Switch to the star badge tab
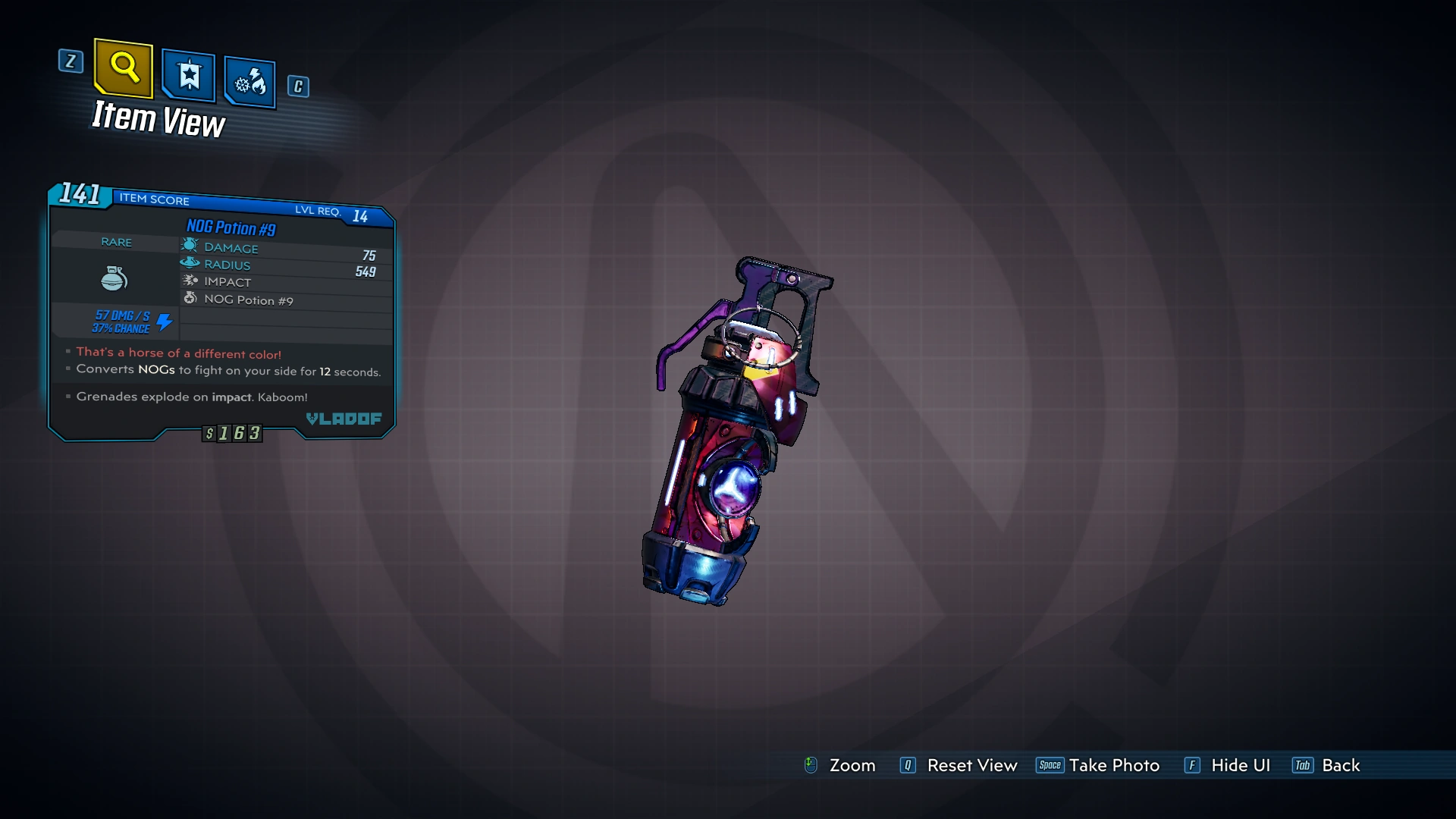This screenshot has width=1456, height=819. coord(188,75)
